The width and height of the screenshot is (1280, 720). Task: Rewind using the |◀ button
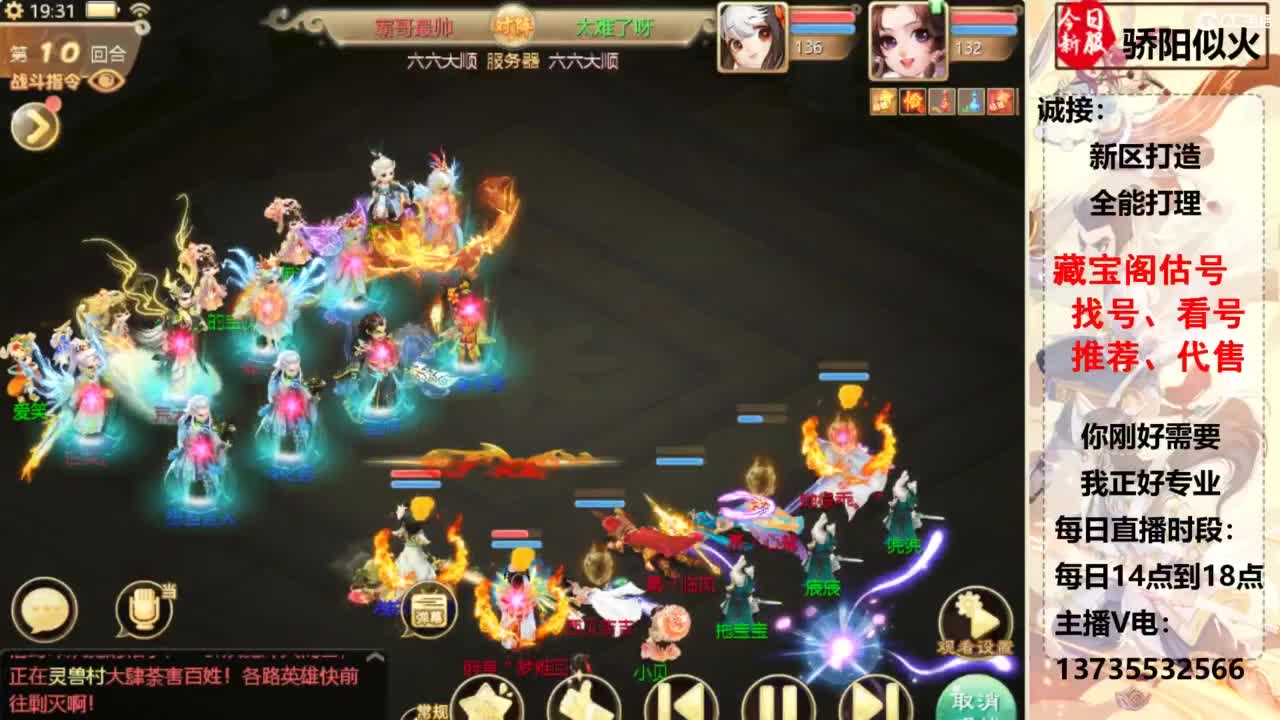680,705
